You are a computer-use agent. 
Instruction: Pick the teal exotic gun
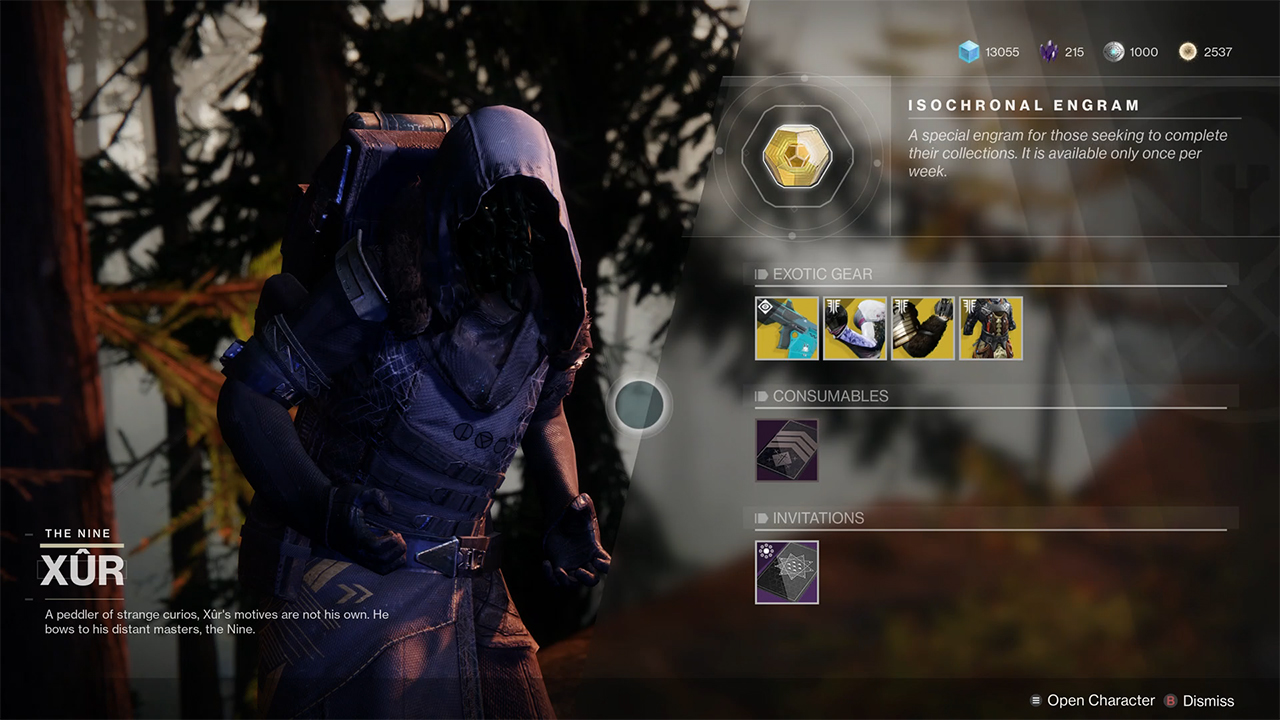click(787, 328)
